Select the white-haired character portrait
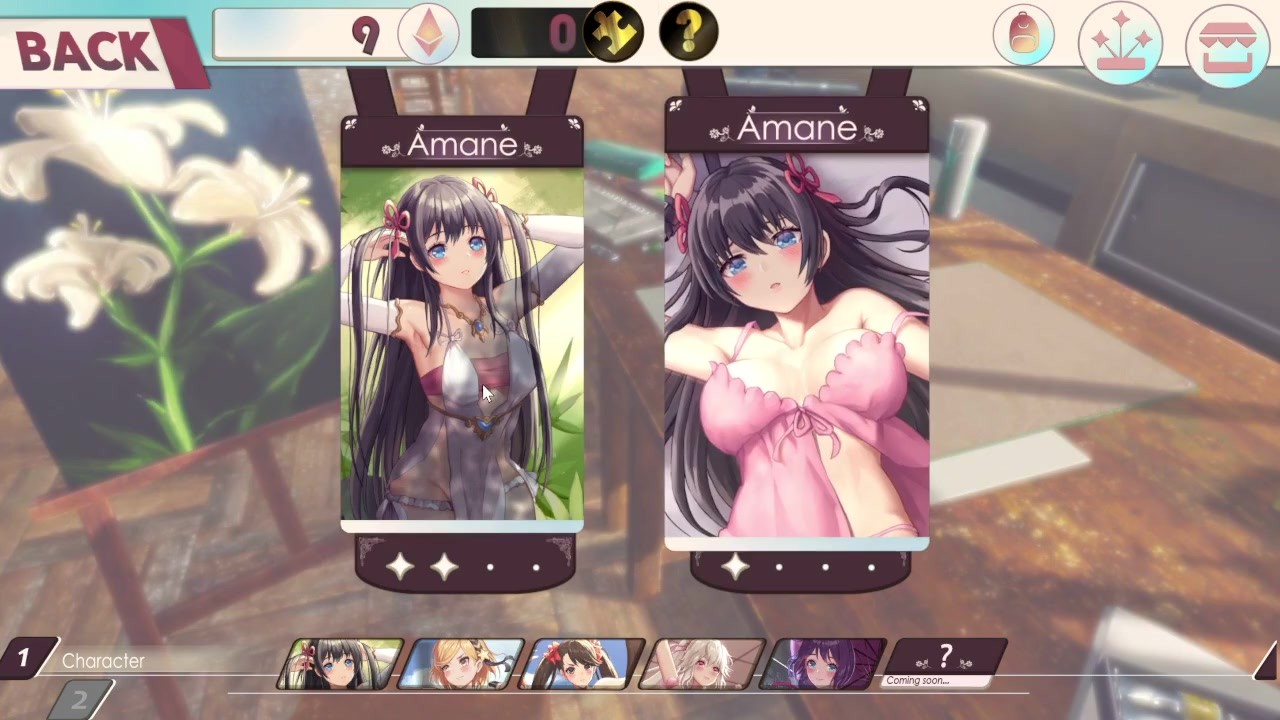1280x720 pixels. (x=703, y=664)
